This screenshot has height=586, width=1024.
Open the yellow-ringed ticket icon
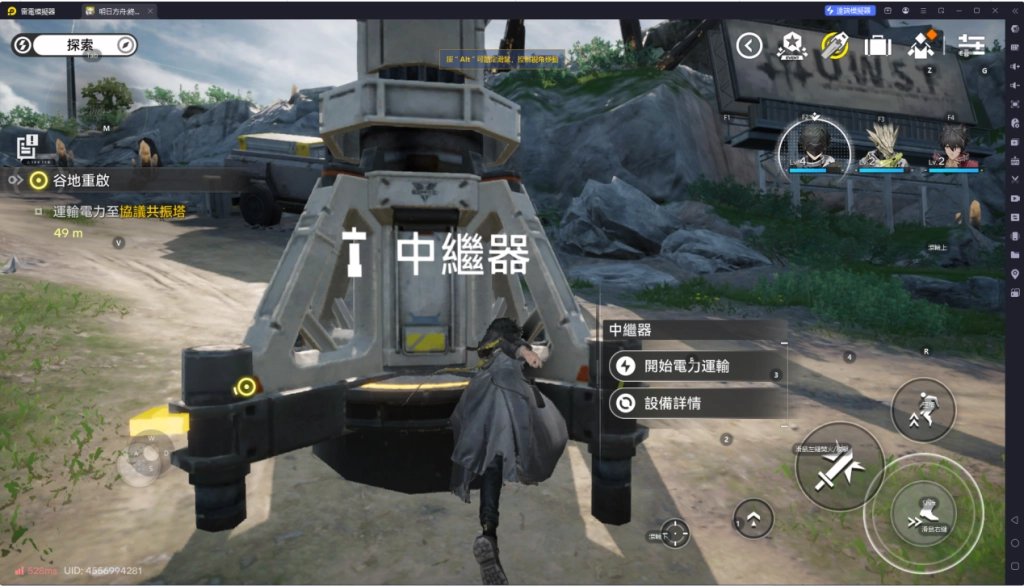click(835, 45)
